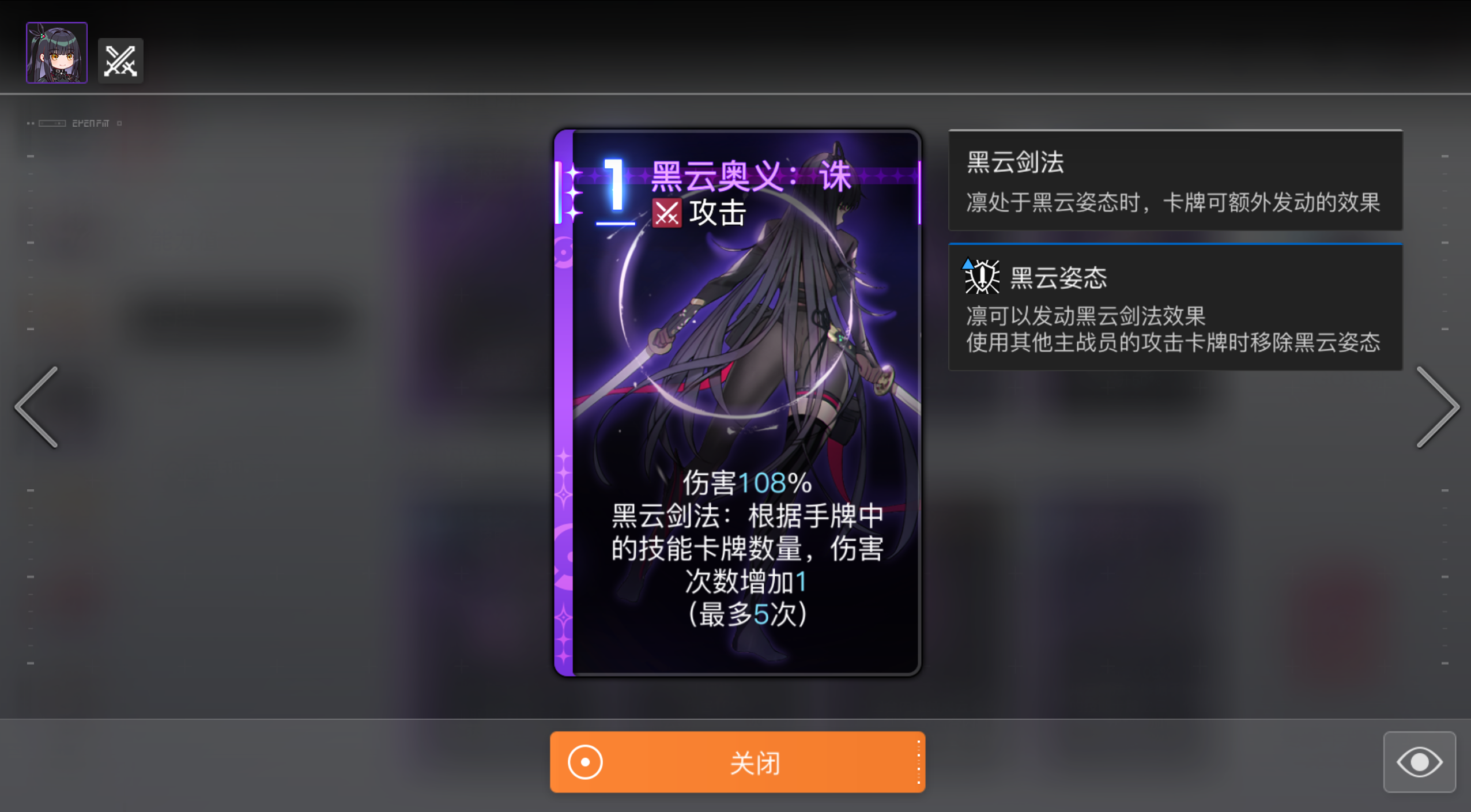Click the red attack icon on the card
The height and width of the screenshot is (812, 1471).
667,212
